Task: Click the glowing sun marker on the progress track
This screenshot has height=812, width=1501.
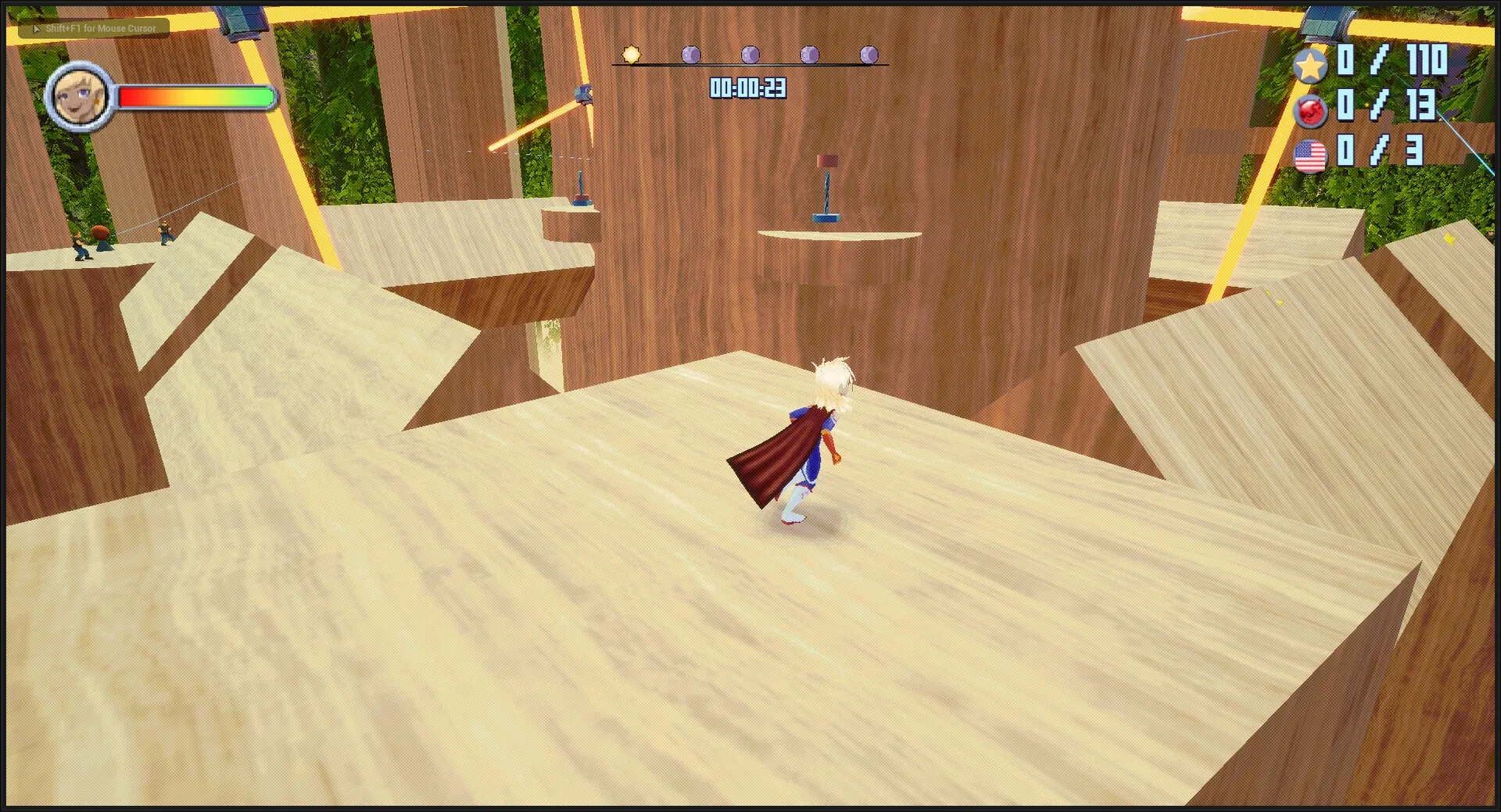Action: pos(630,55)
